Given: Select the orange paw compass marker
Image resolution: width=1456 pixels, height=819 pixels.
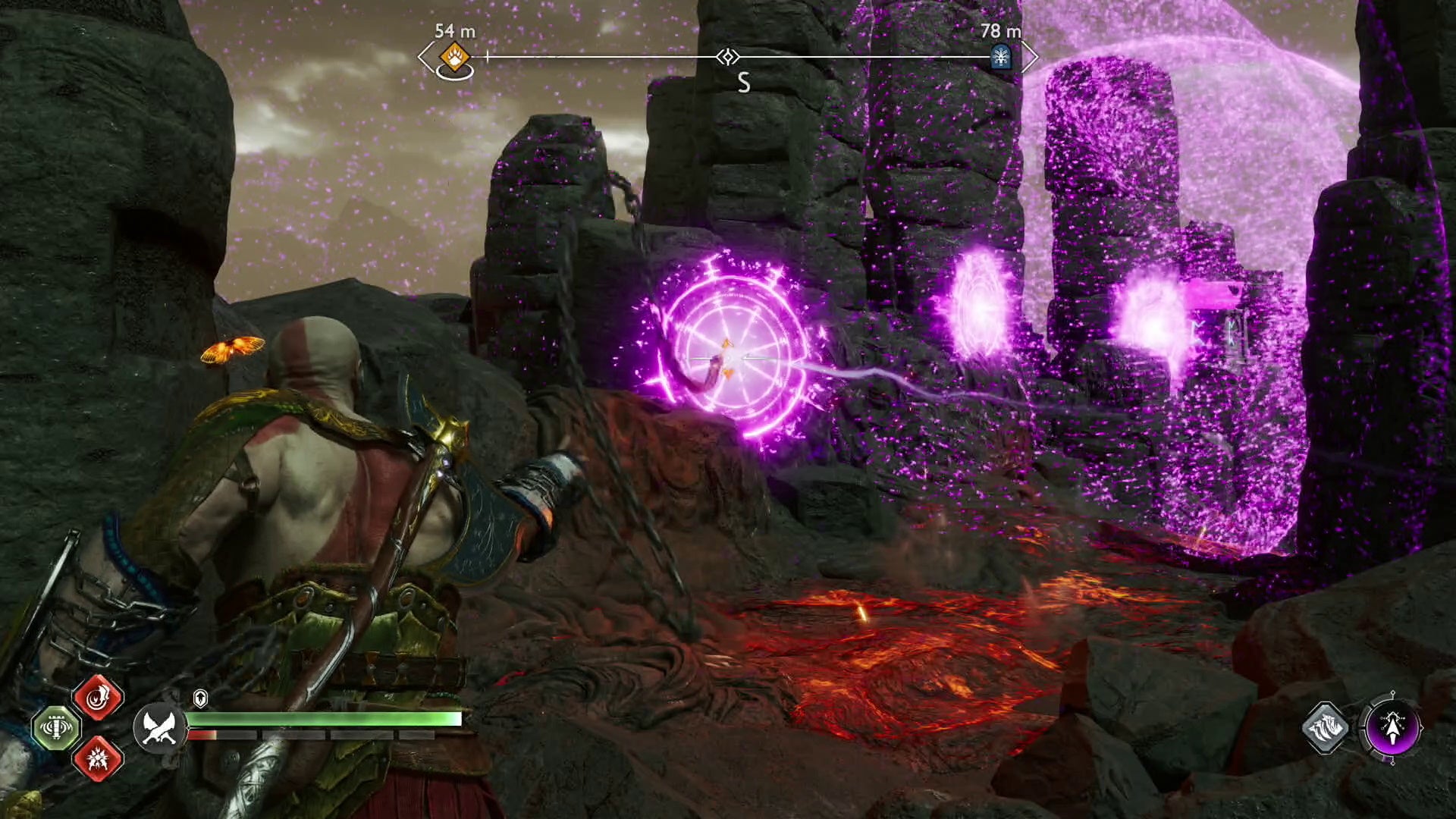Looking at the screenshot, I should click(x=454, y=57).
